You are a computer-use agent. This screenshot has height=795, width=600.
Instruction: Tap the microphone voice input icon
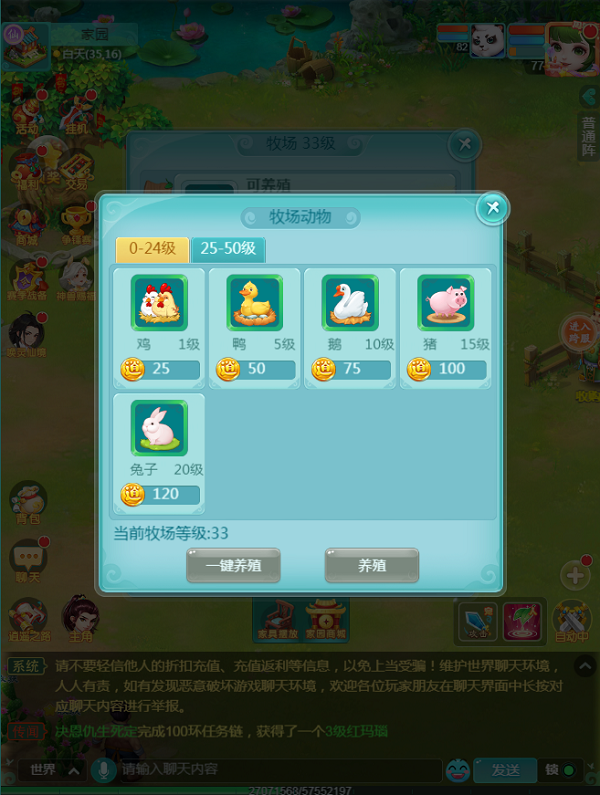[x=101, y=770]
